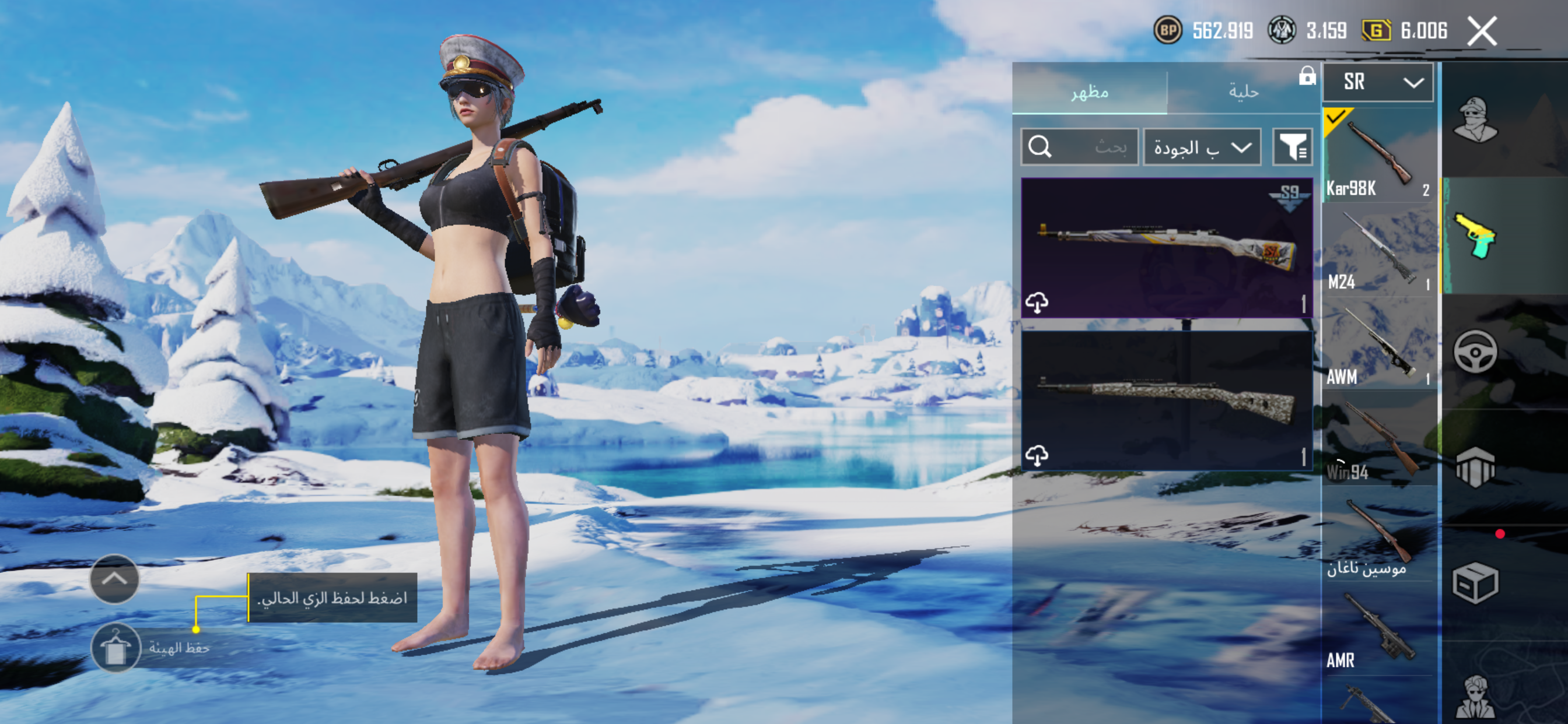Click the بحث search field
1568x724 pixels.
pyautogui.click(x=1079, y=147)
